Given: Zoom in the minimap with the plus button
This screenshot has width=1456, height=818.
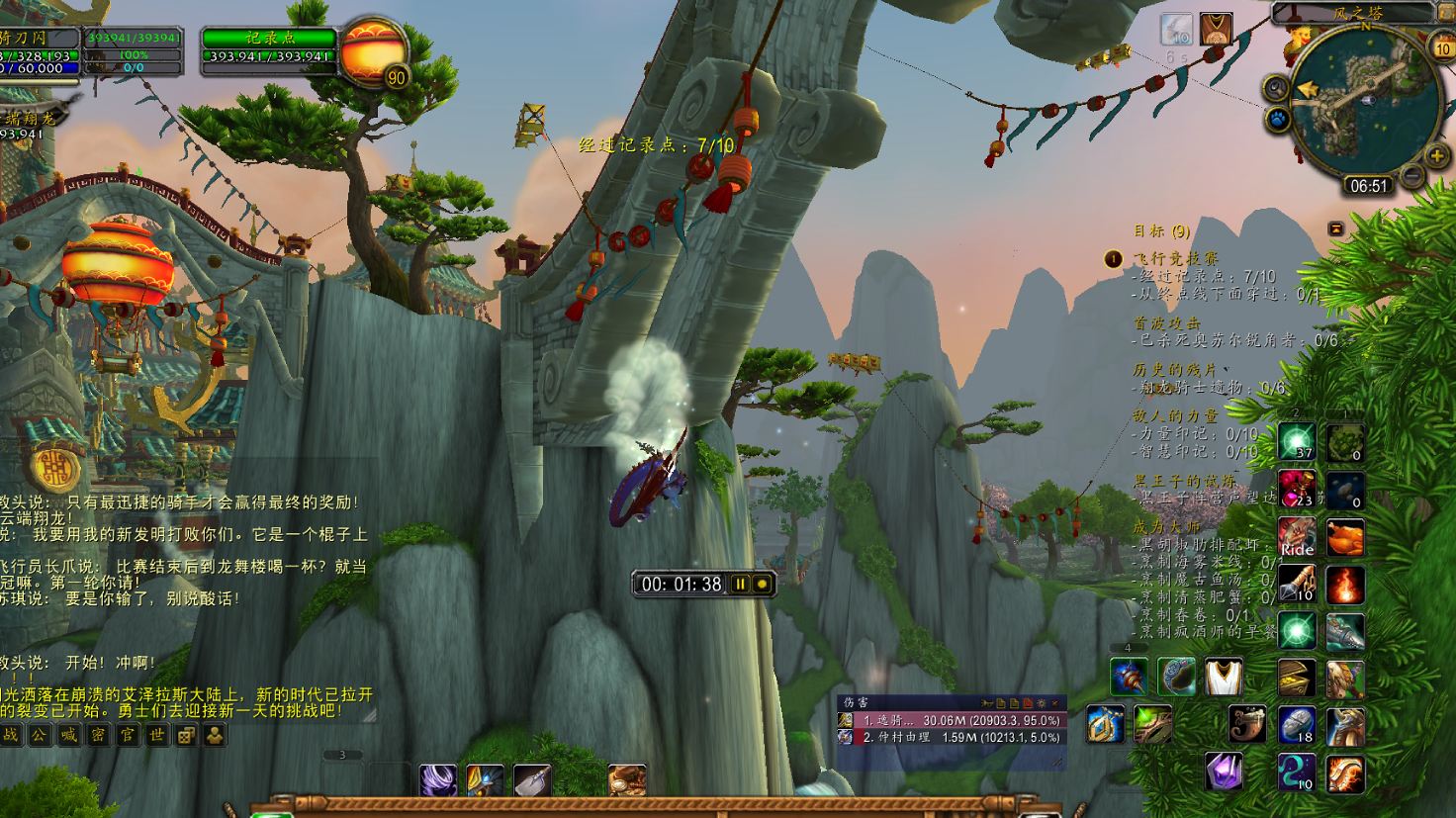Looking at the screenshot, I should [1436, 155].
